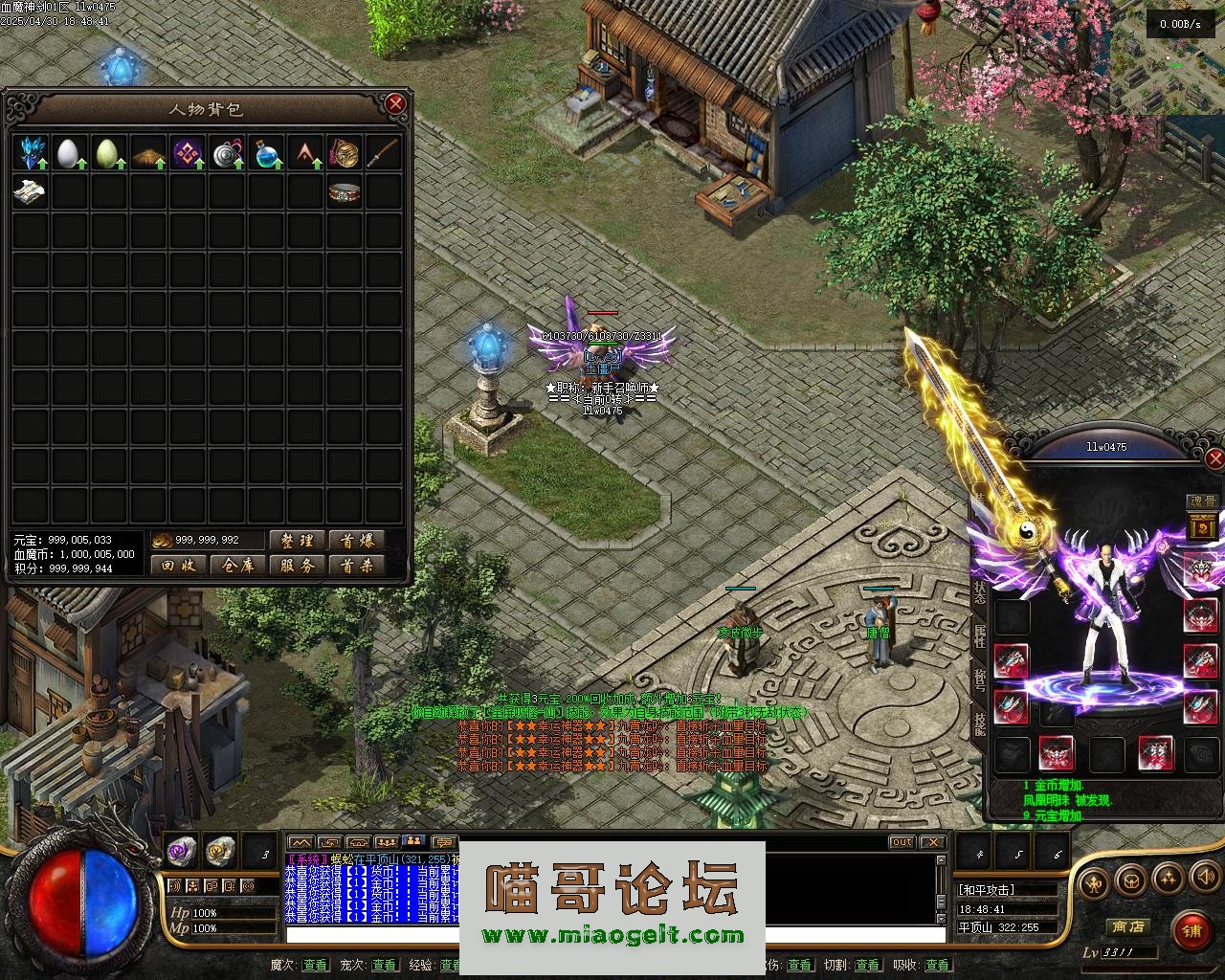Switch to the 属性 attributes tab

pyautogui.click(x=980, y=635)
